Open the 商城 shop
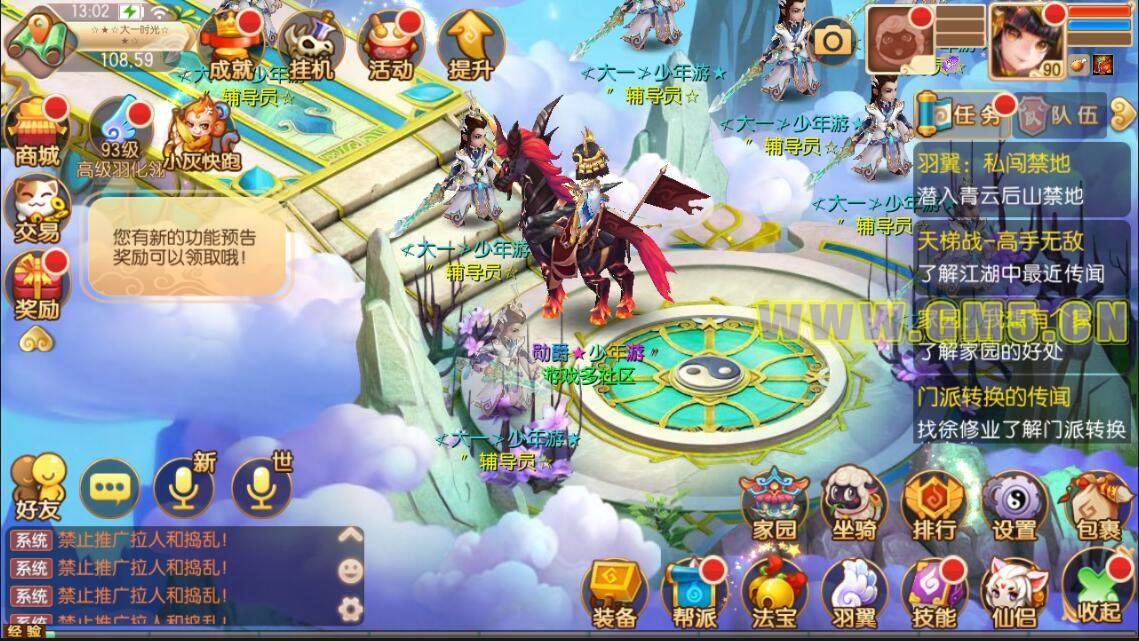The width and height of the screenshot is (1139, 641). (36, 132)
